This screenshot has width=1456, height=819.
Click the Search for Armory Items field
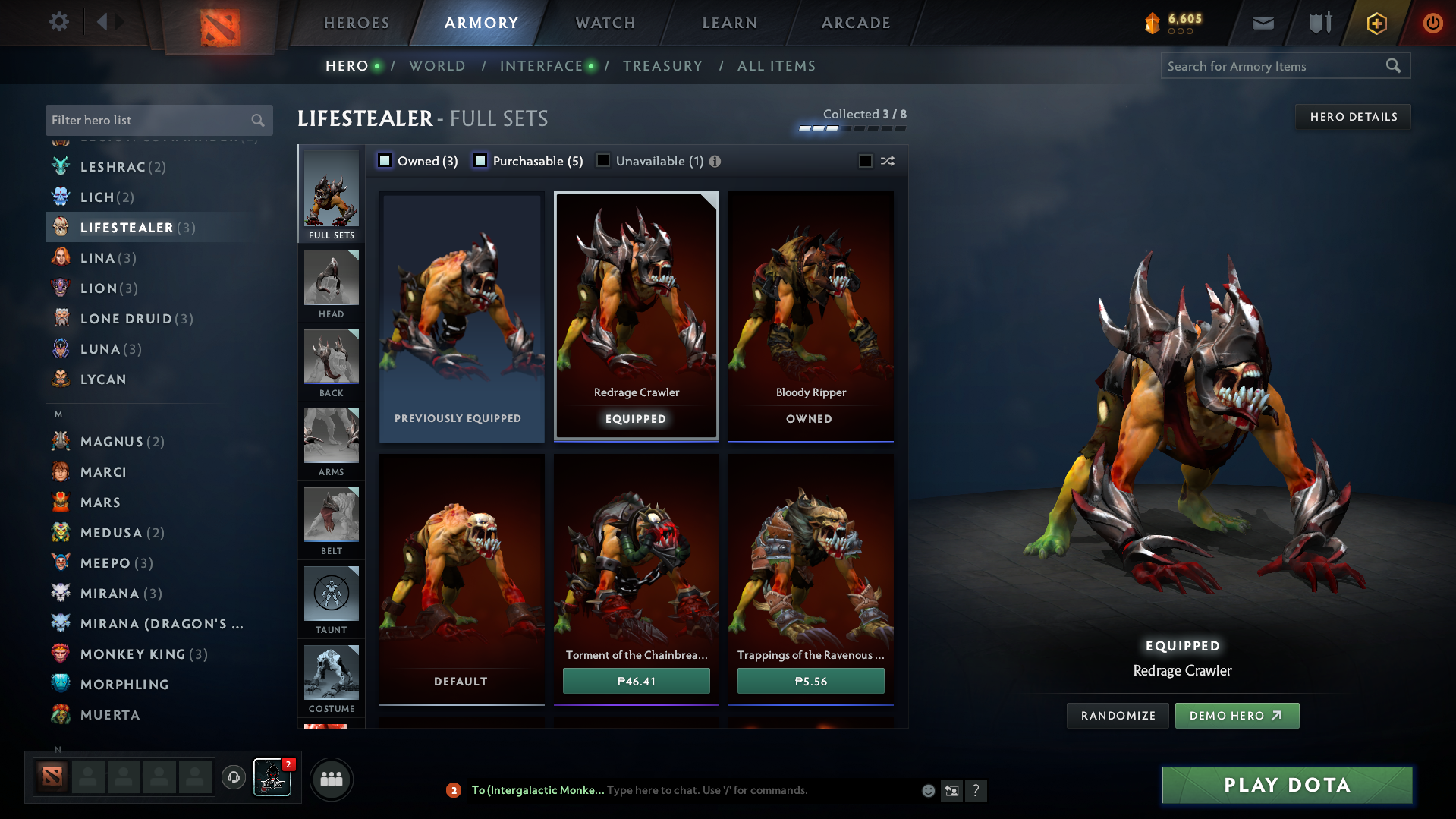[x=1275, y=66]
